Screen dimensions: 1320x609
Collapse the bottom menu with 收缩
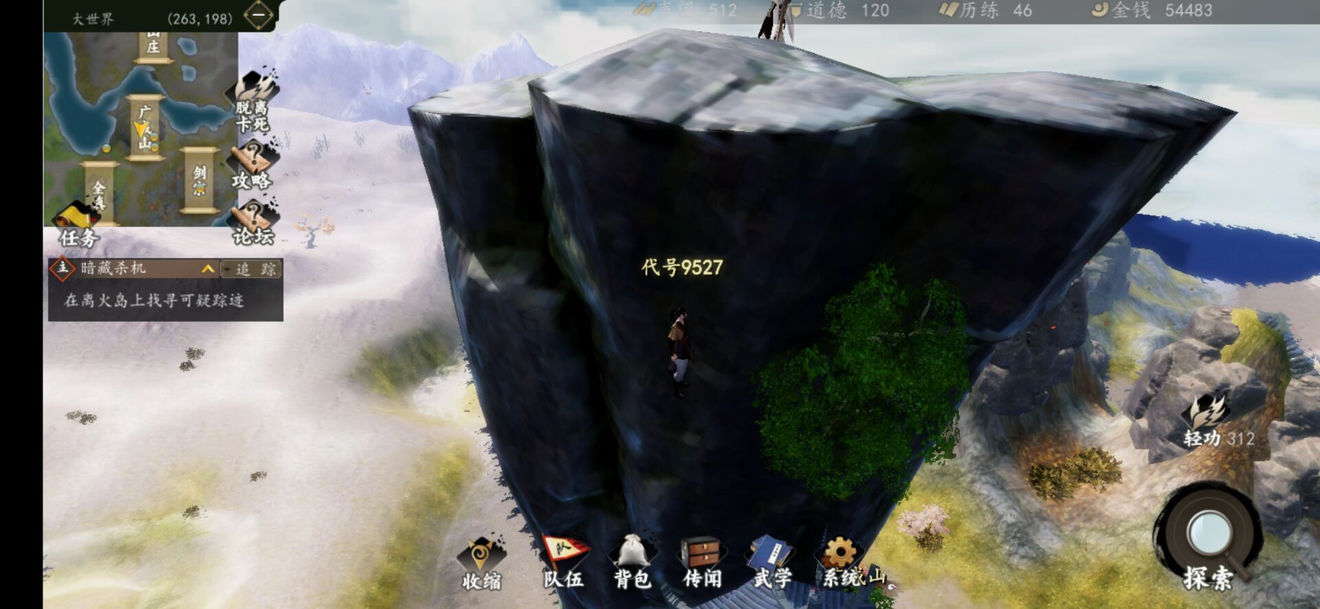[x=481, y=563]
